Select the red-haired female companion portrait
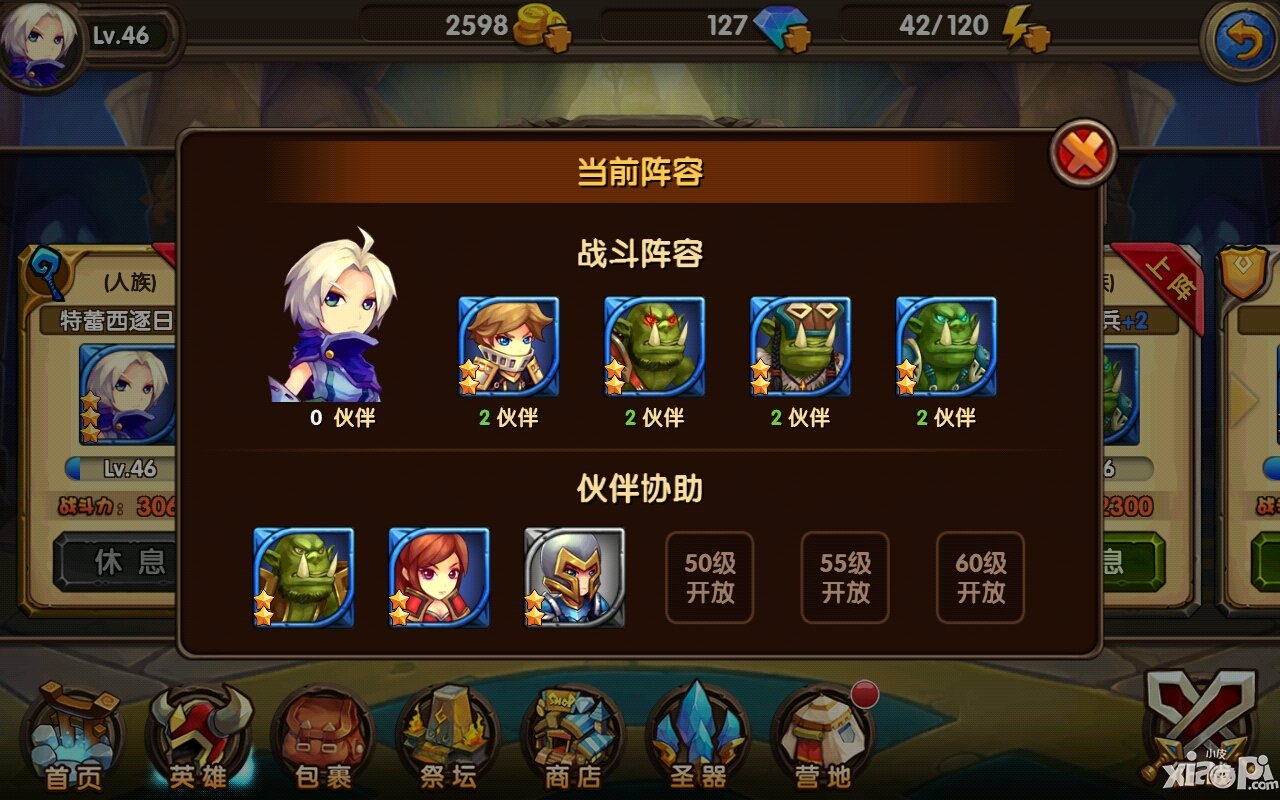Viewport: 1280px width, 800px height. coord(440,578)
